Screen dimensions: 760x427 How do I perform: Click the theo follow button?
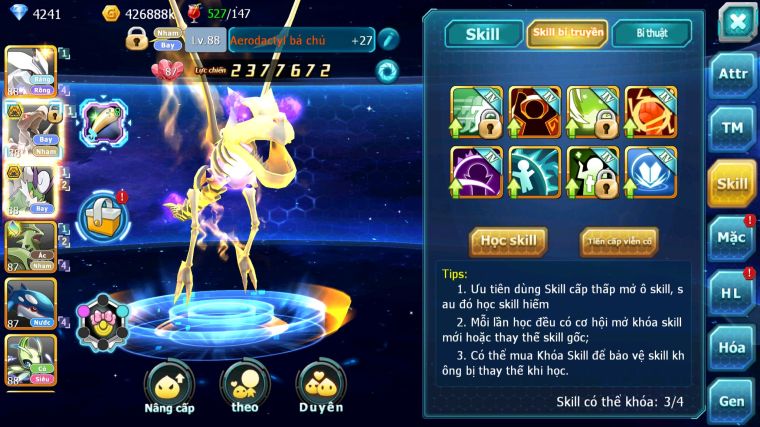(245, 387)
